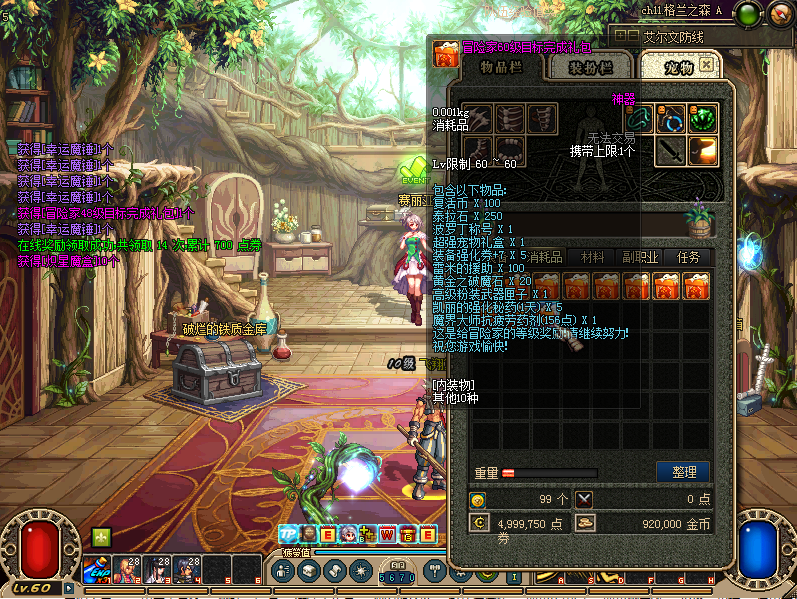Click the 整理 sort button
797x599 pixels.
pos(683,471)
